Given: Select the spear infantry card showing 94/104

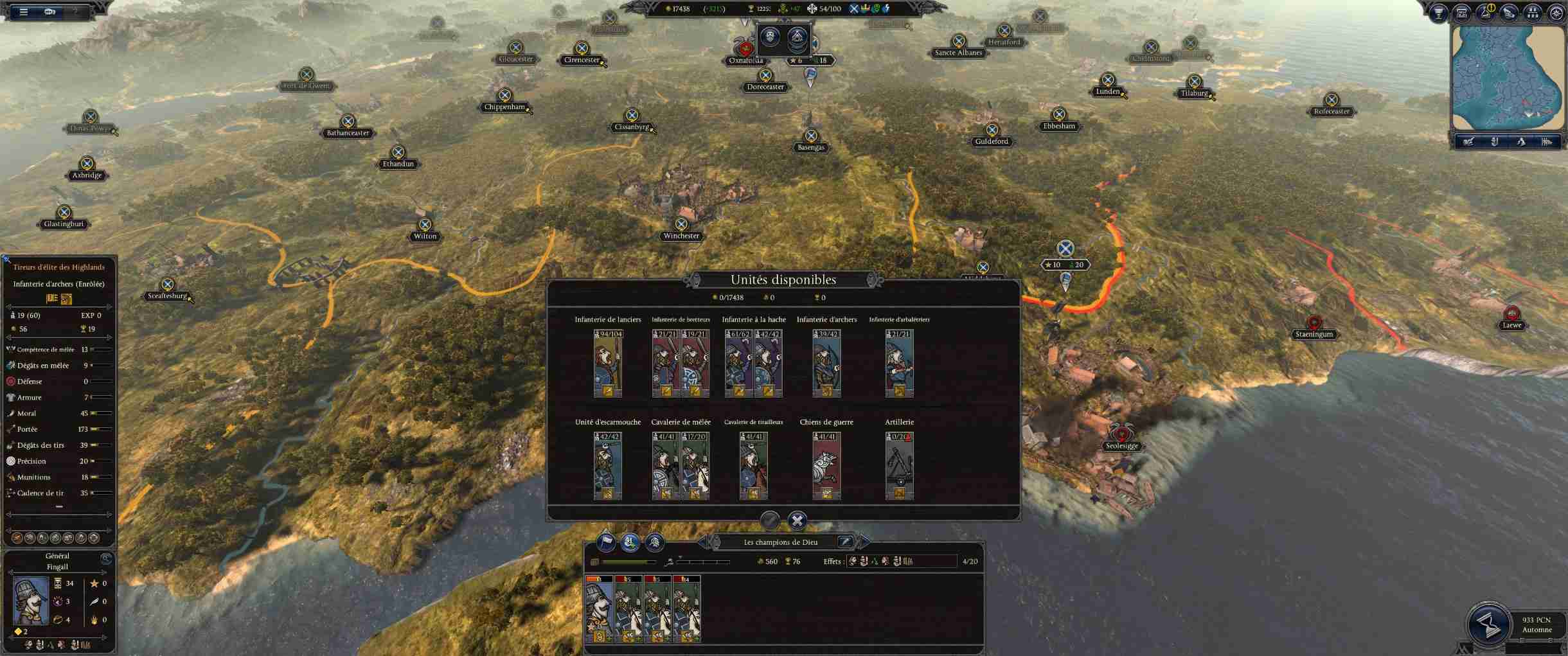Looking at the screenshot, I should point(607,363).
